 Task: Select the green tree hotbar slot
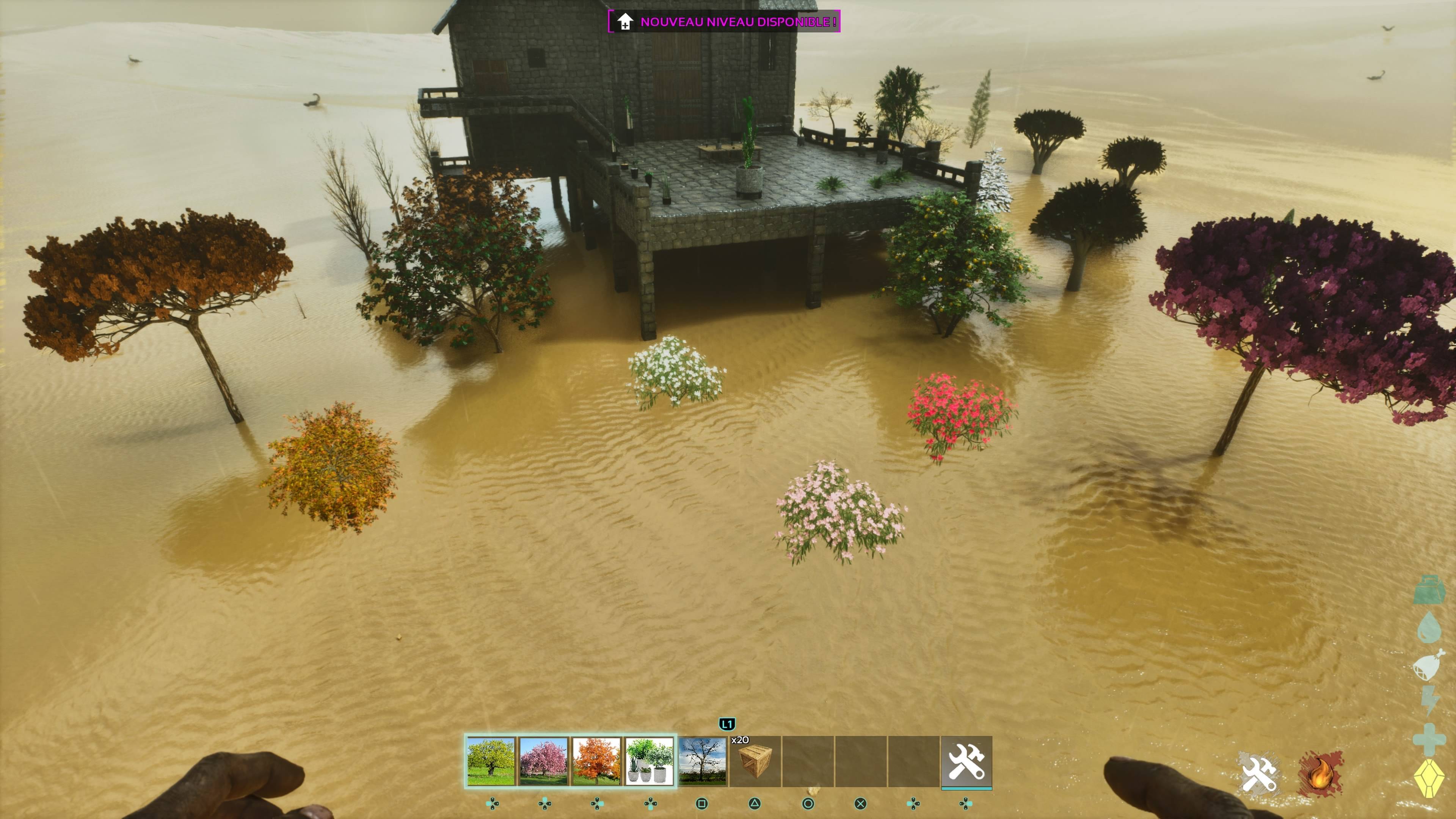pyautogui.click(x=491, y=761)
